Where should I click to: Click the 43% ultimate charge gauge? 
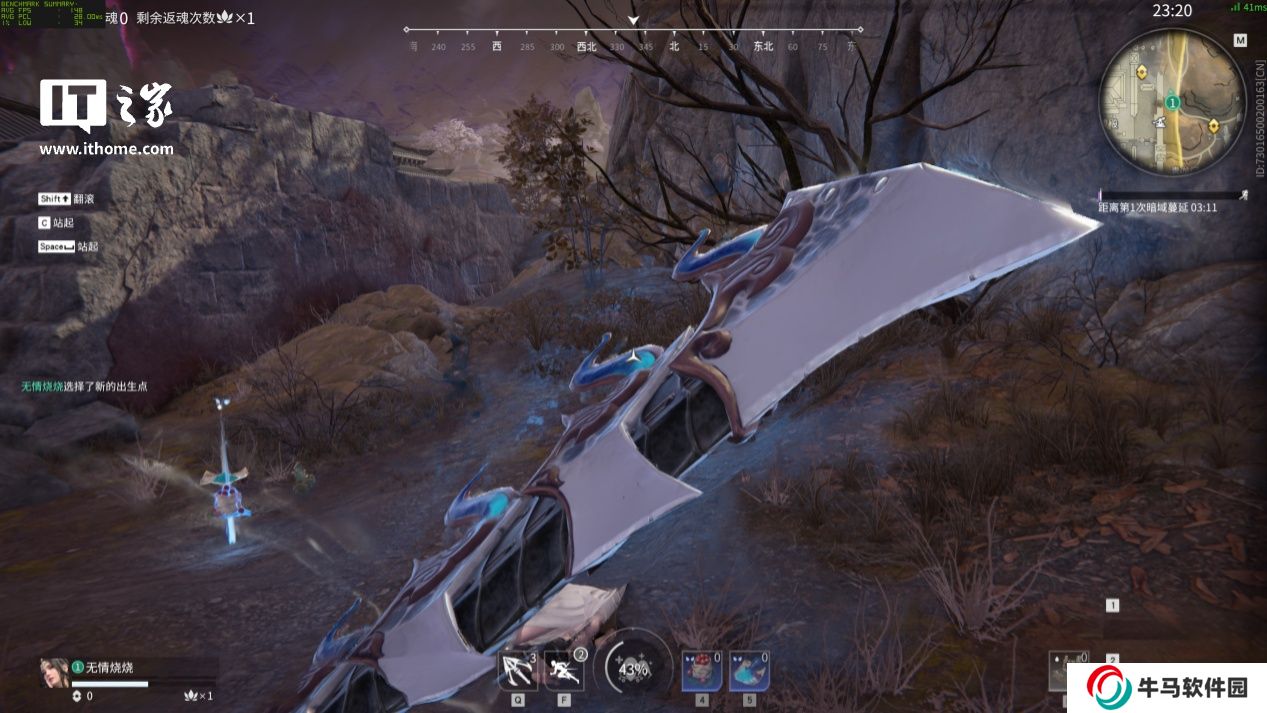(633, 668)
